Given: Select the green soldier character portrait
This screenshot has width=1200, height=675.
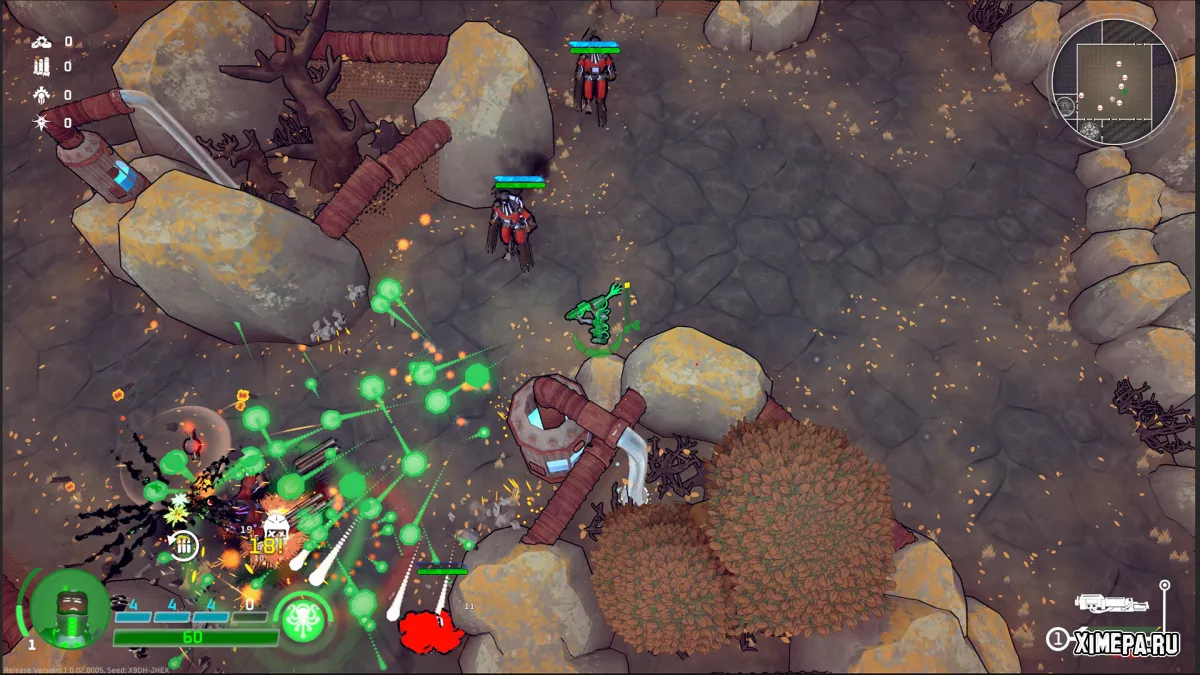Looking at the screenshot, I should [69, 608].
